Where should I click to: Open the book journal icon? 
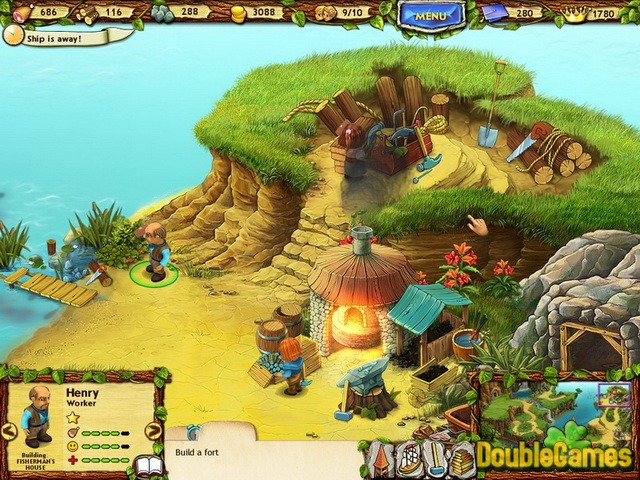click(148, 467)
